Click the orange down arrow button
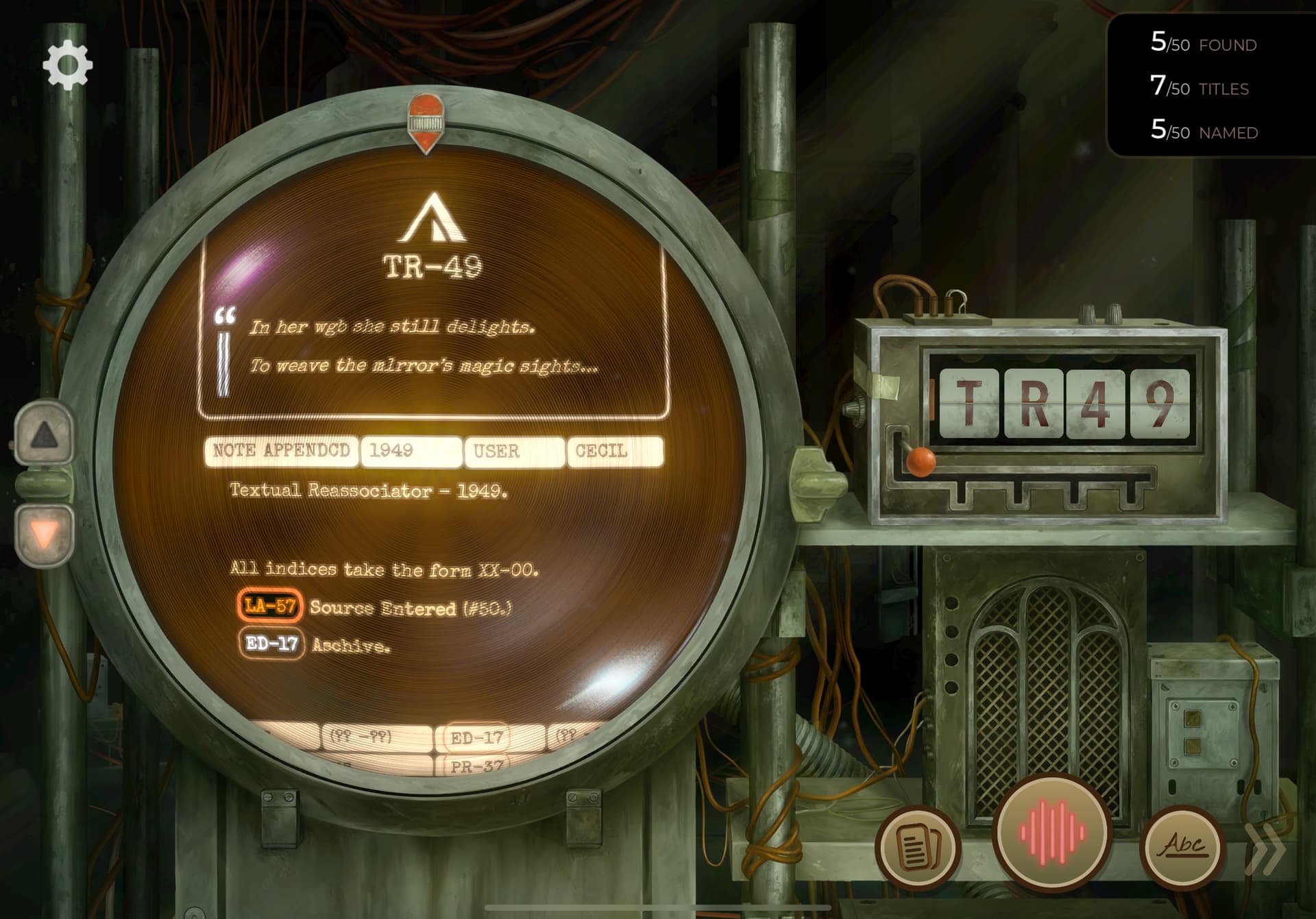 tap(44, 534)
